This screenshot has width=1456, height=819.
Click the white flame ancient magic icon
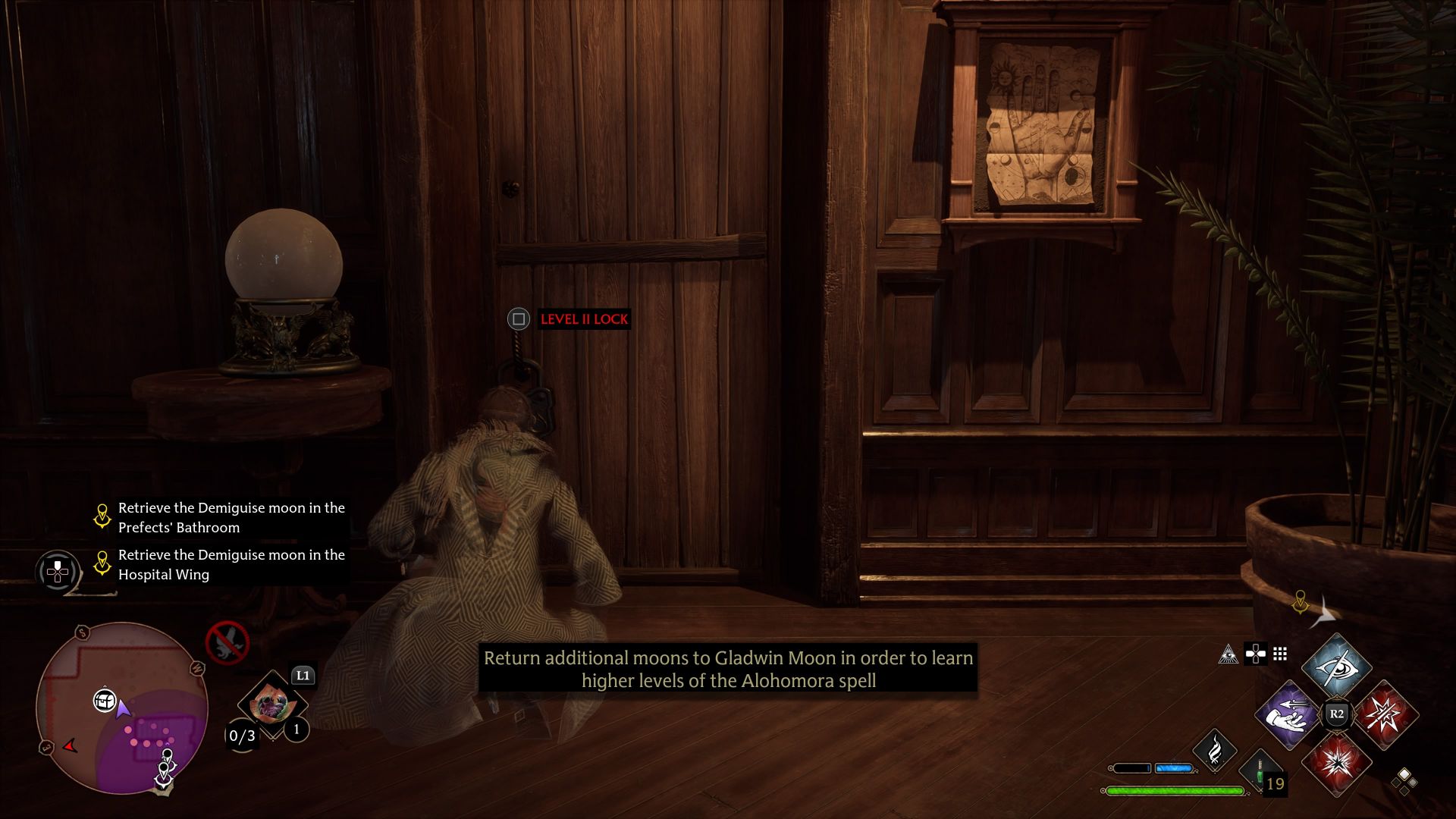(x=1214, y=751)
